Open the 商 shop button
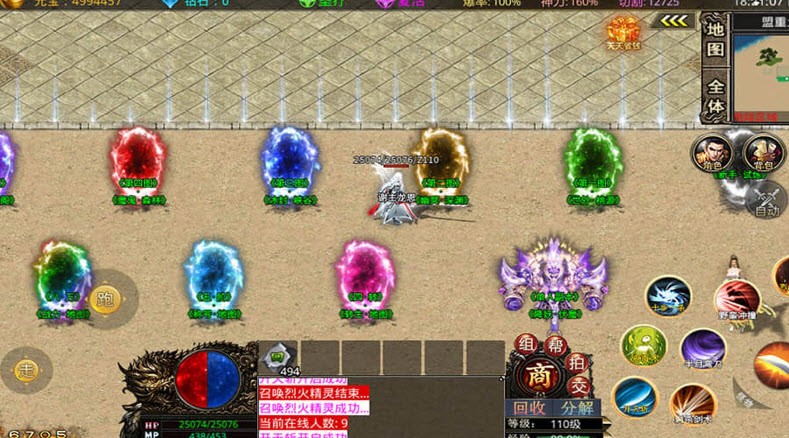This screenshot has height=438, width=789. coord(542,373)
